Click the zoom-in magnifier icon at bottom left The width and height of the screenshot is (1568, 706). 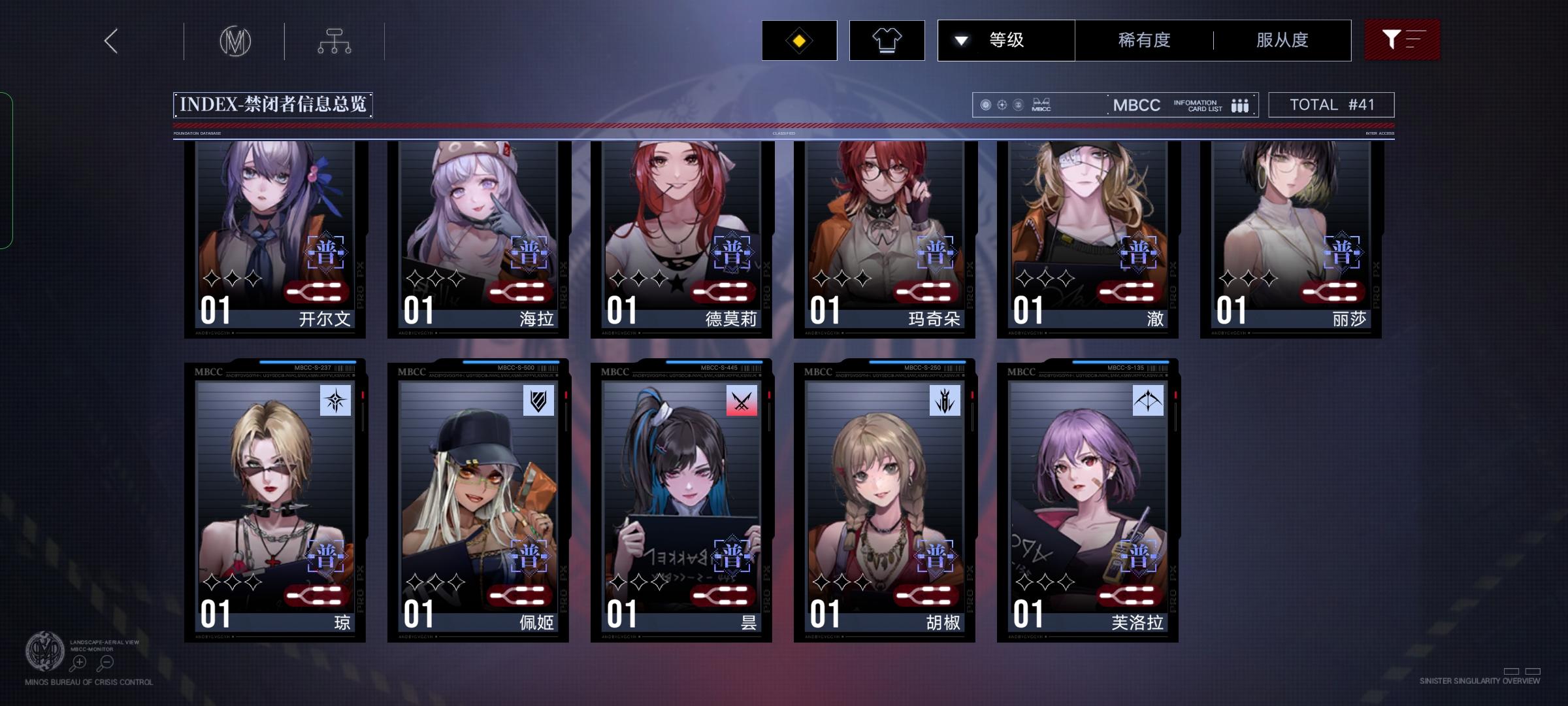[x=78, y=663]
